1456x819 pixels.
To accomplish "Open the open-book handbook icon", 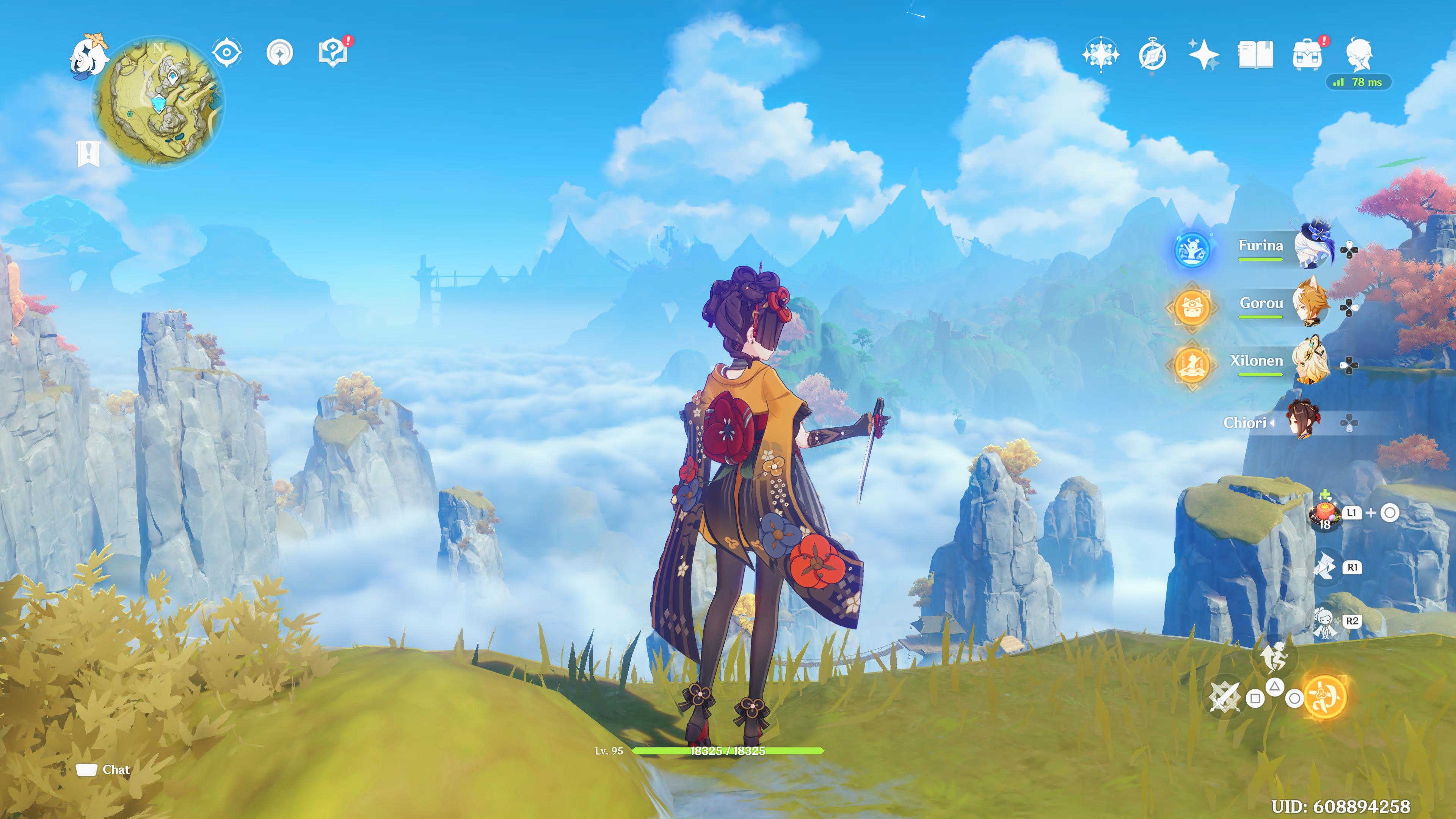I will tap(1255, 55).
